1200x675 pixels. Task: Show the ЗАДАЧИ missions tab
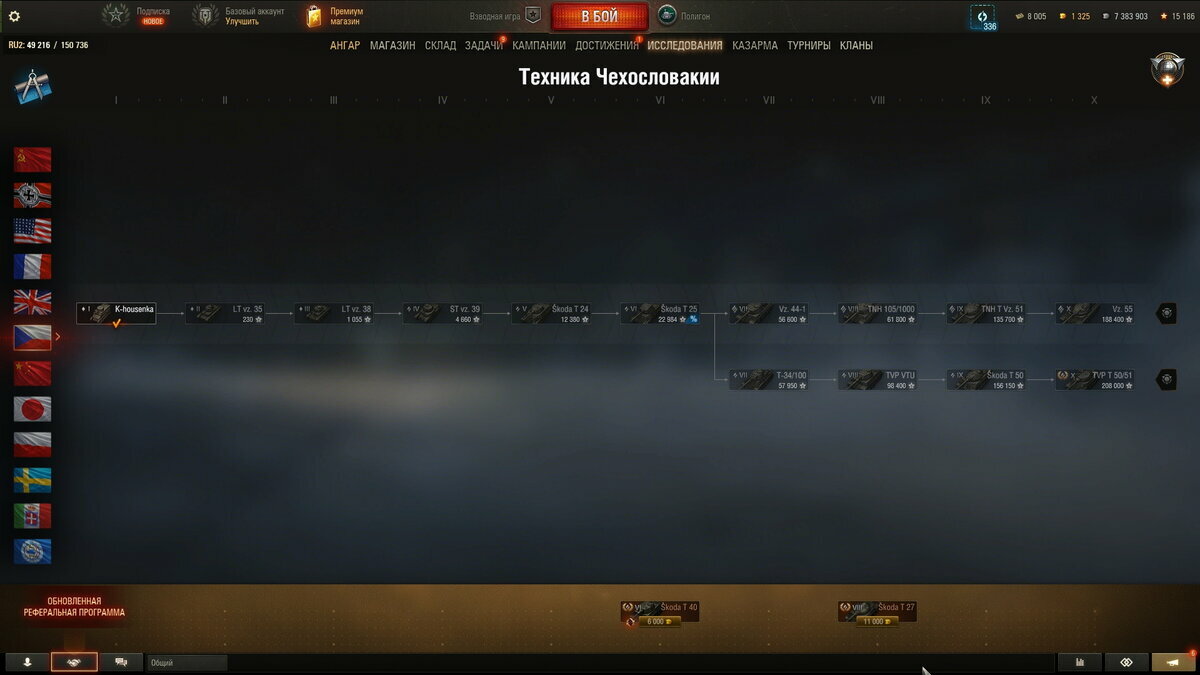483,45
